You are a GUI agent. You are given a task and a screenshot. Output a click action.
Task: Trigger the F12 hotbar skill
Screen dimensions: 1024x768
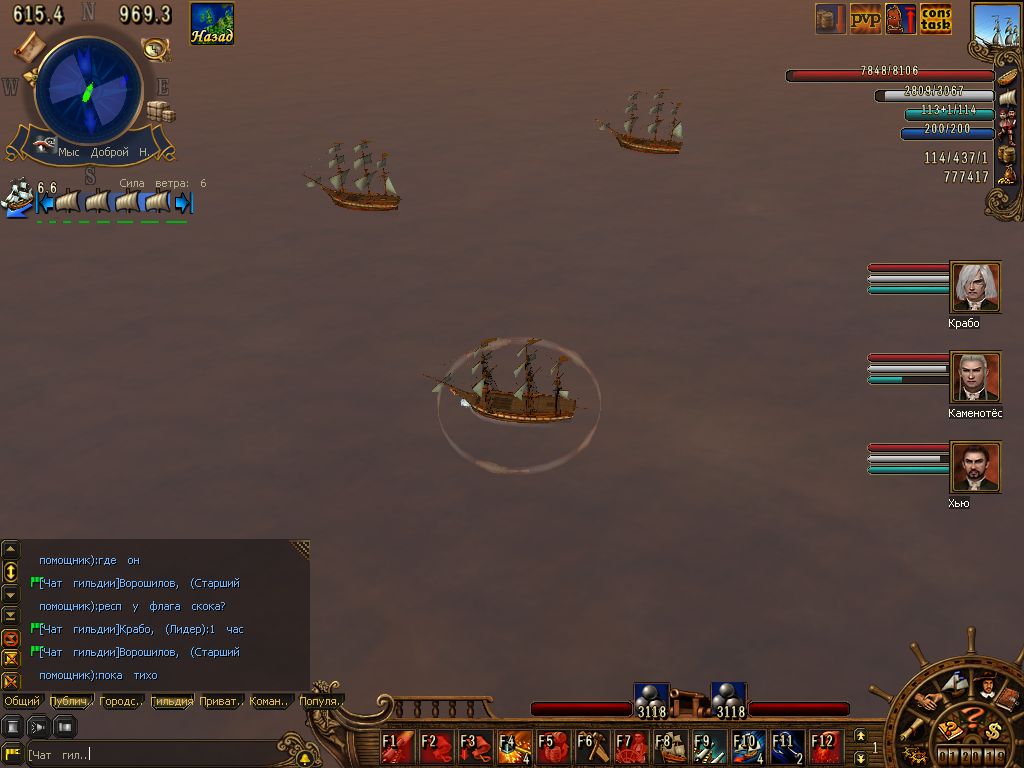pyautogui.click(x=826, y=747)
